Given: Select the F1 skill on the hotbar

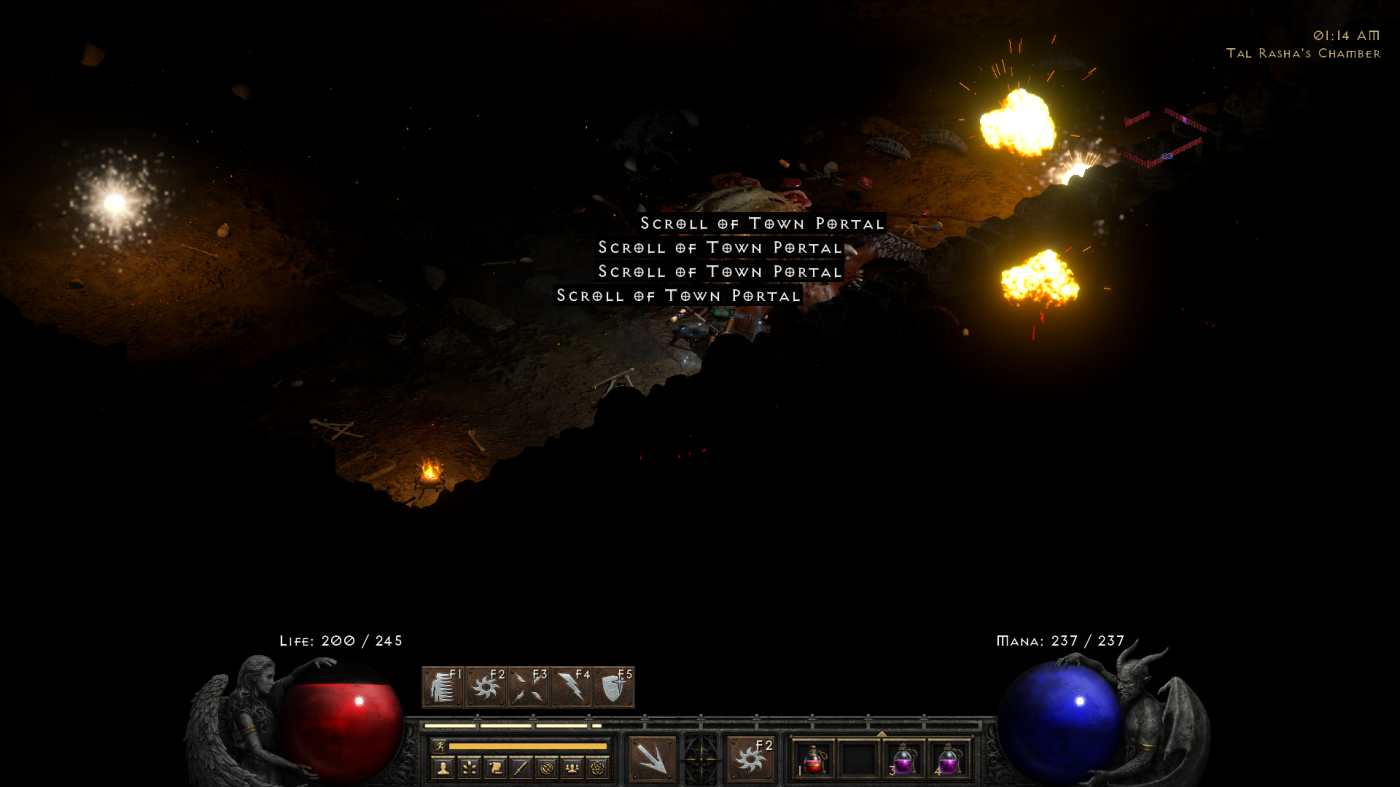Looking at the screenshot, I should (443, 685).
